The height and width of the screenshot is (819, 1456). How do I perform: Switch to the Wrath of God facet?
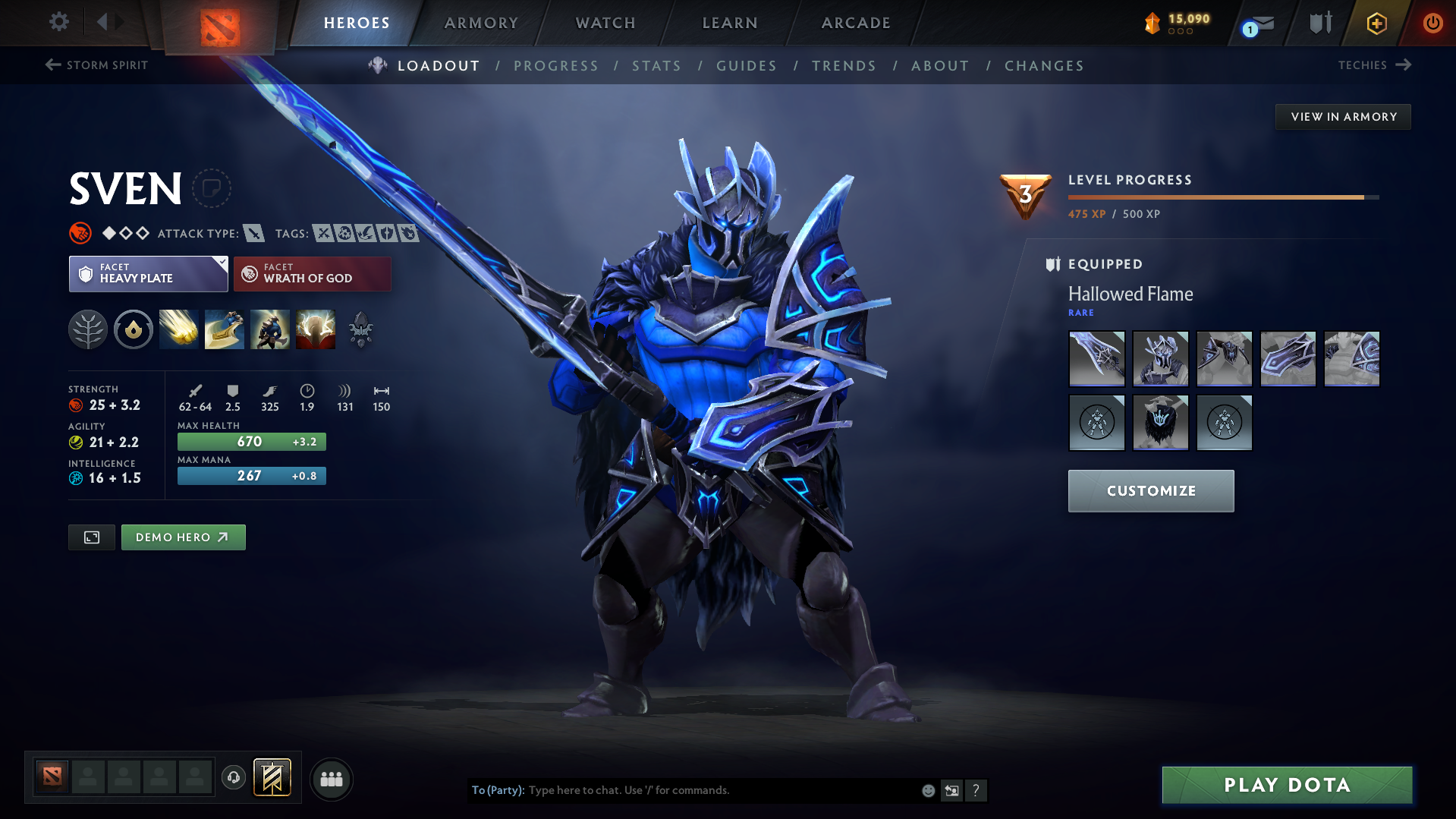coord(312,273)
